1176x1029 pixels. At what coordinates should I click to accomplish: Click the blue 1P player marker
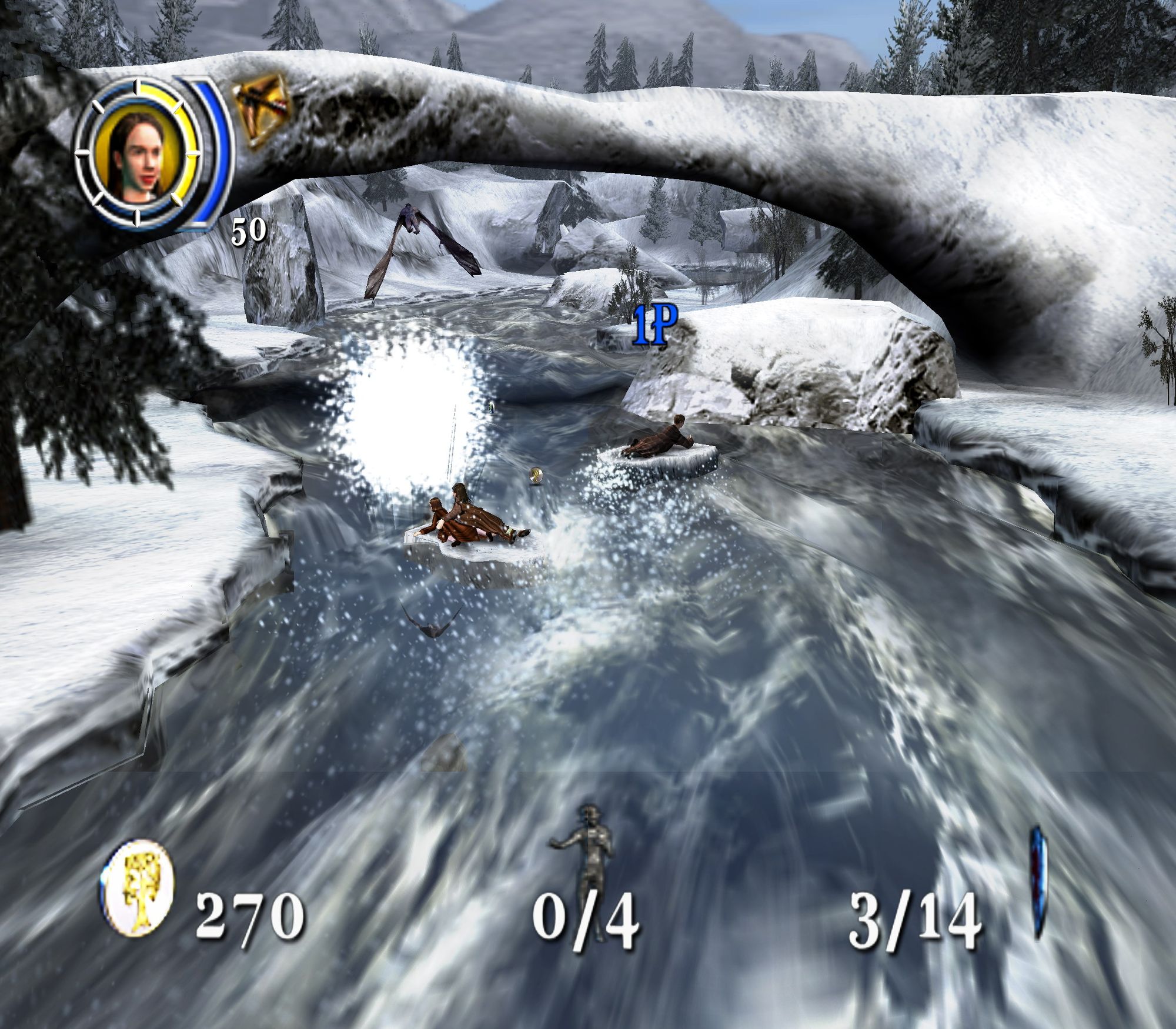click(655, 325)
